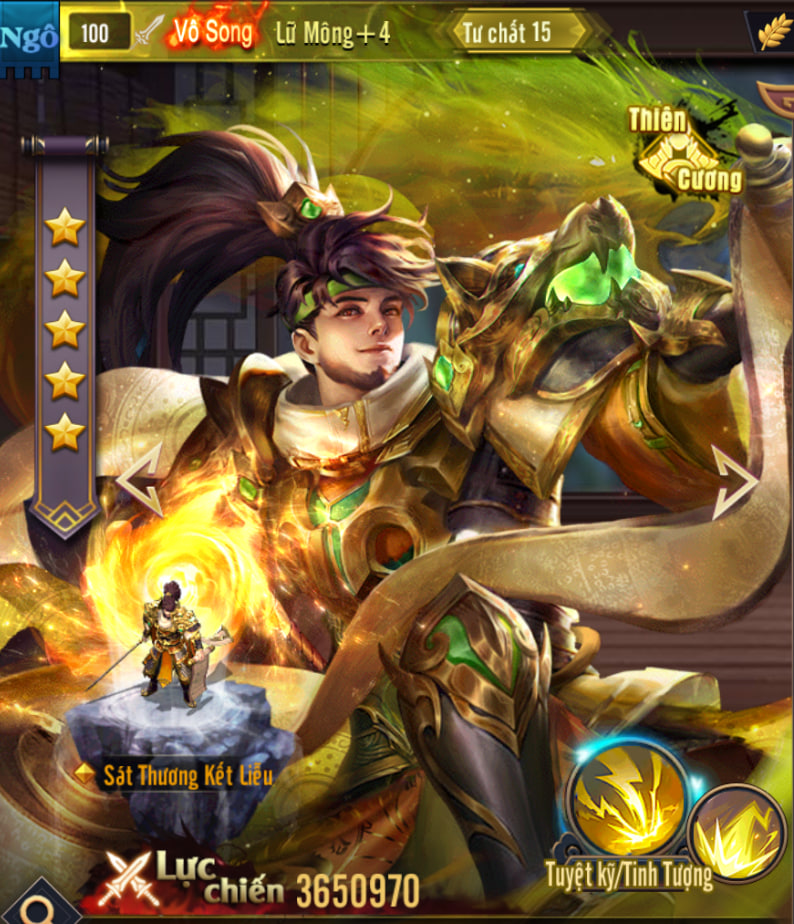794x924 pixels.
Task: Open the Tư chất 15 aptitude details
Action: tap(516, 32)
